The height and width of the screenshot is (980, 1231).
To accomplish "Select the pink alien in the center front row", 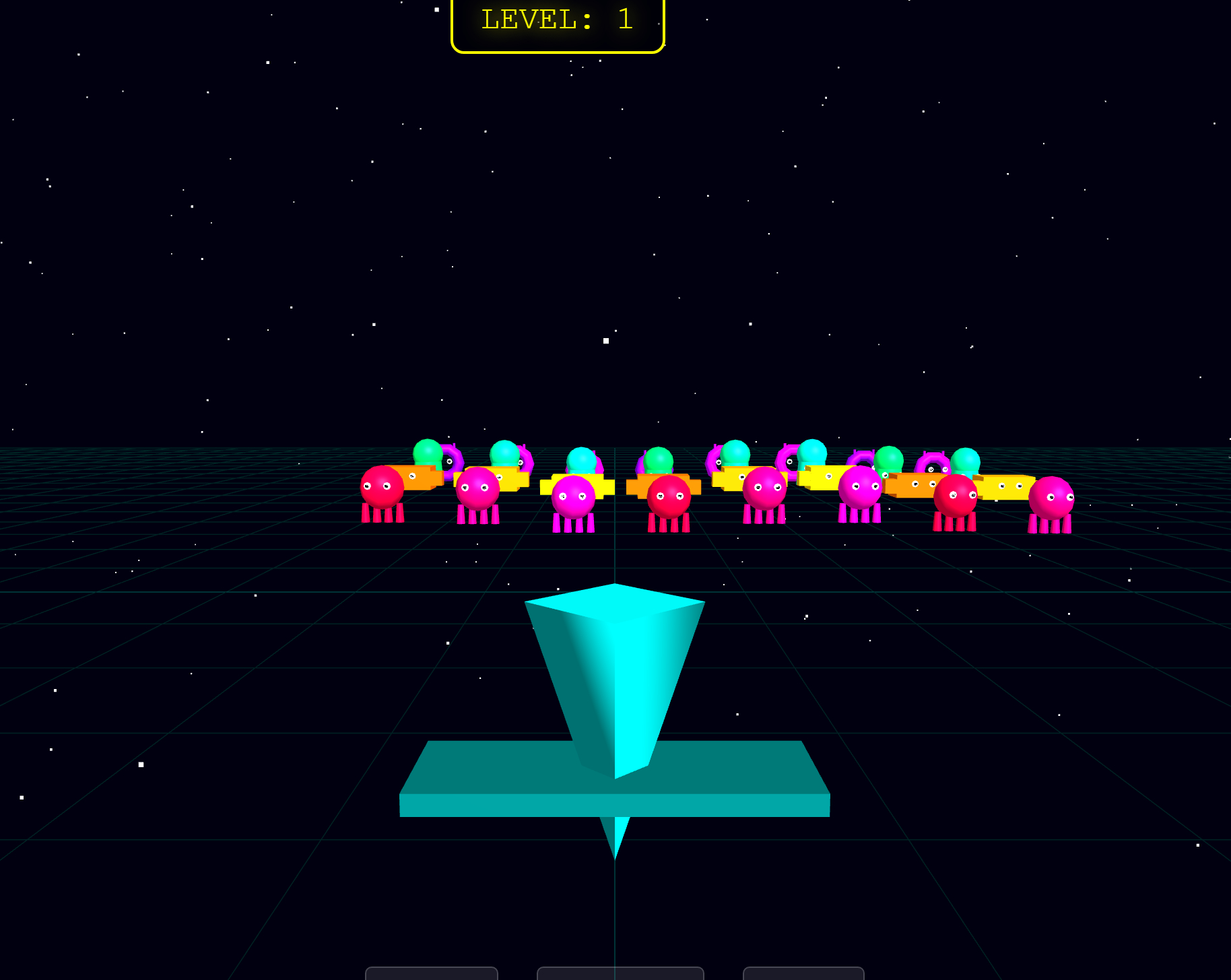I will [x=572, y=495].
